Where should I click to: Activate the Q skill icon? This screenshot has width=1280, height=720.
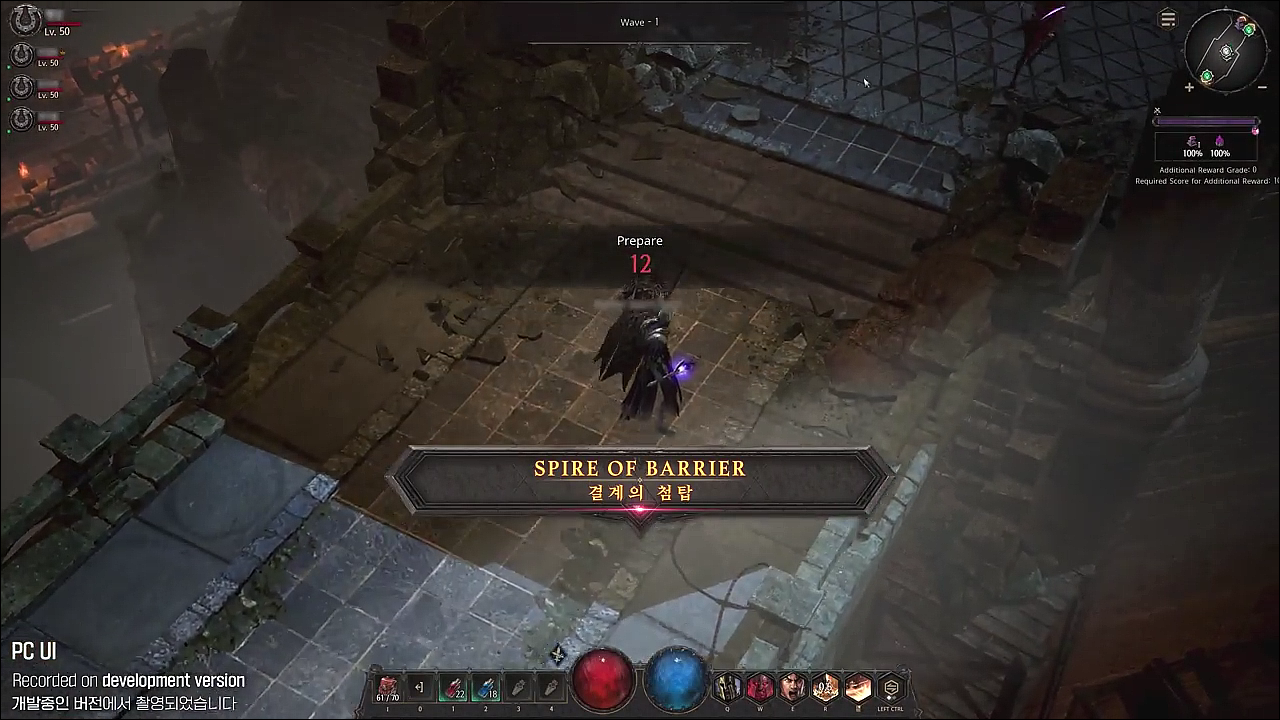tap(727, 687)
